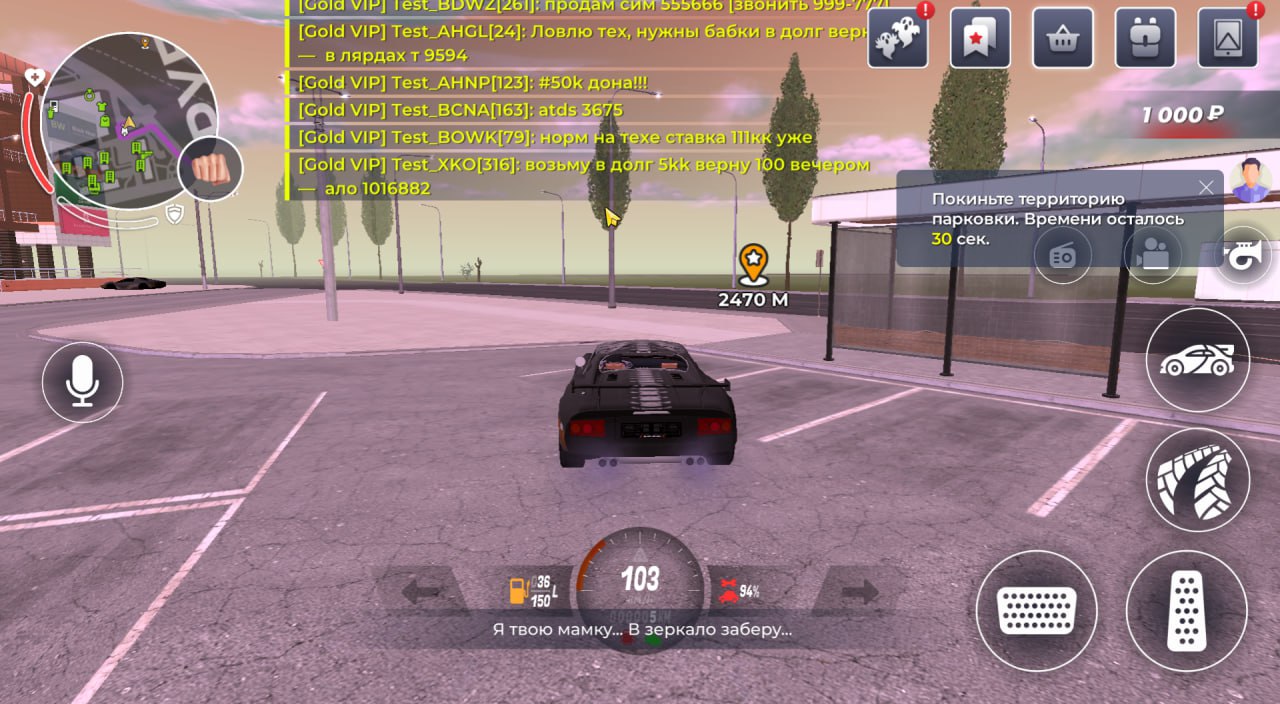The width and height of the screenshot is (1280, 704).
Task: Open the tablet device menu
Action: point(1227,39)
